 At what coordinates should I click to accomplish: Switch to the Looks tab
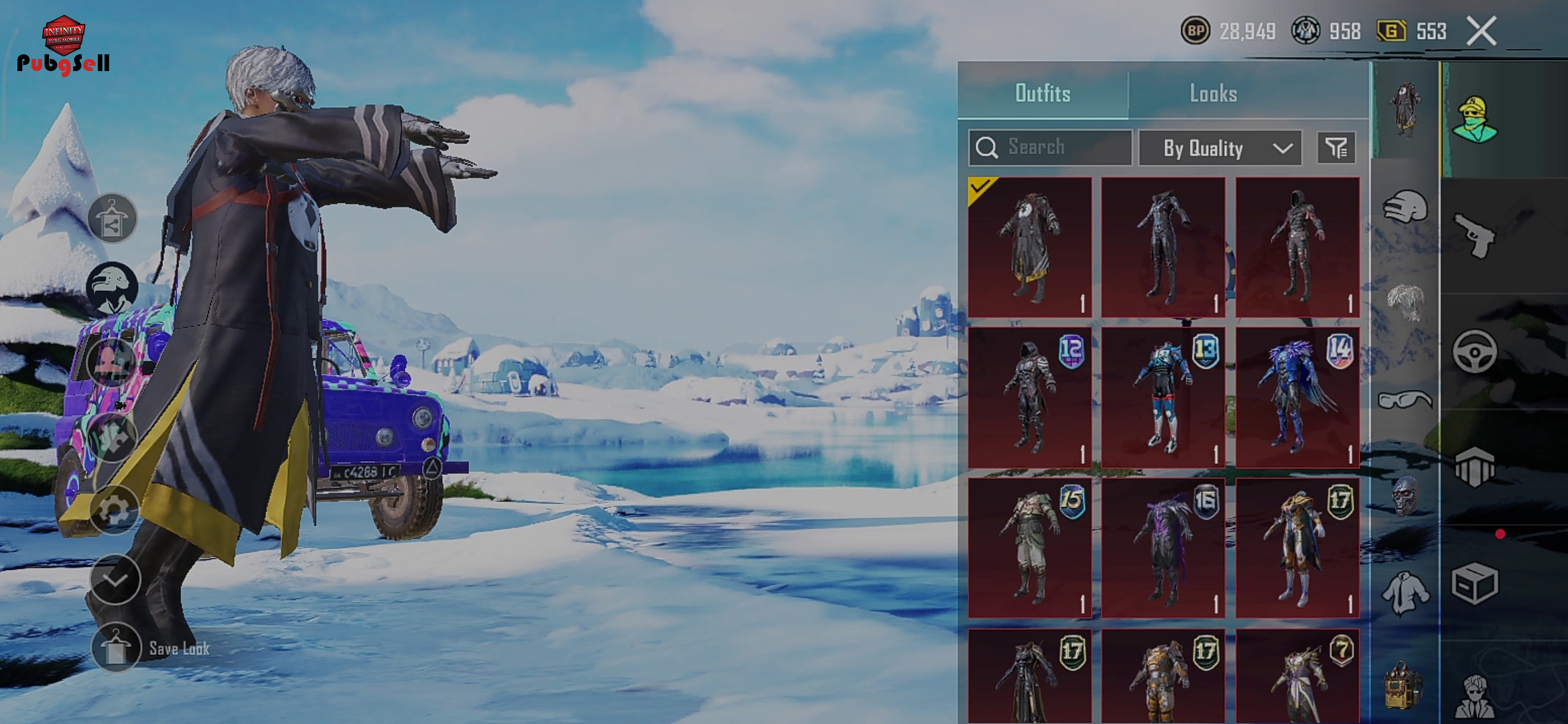pyautogui.click(x=1213, y=93)
